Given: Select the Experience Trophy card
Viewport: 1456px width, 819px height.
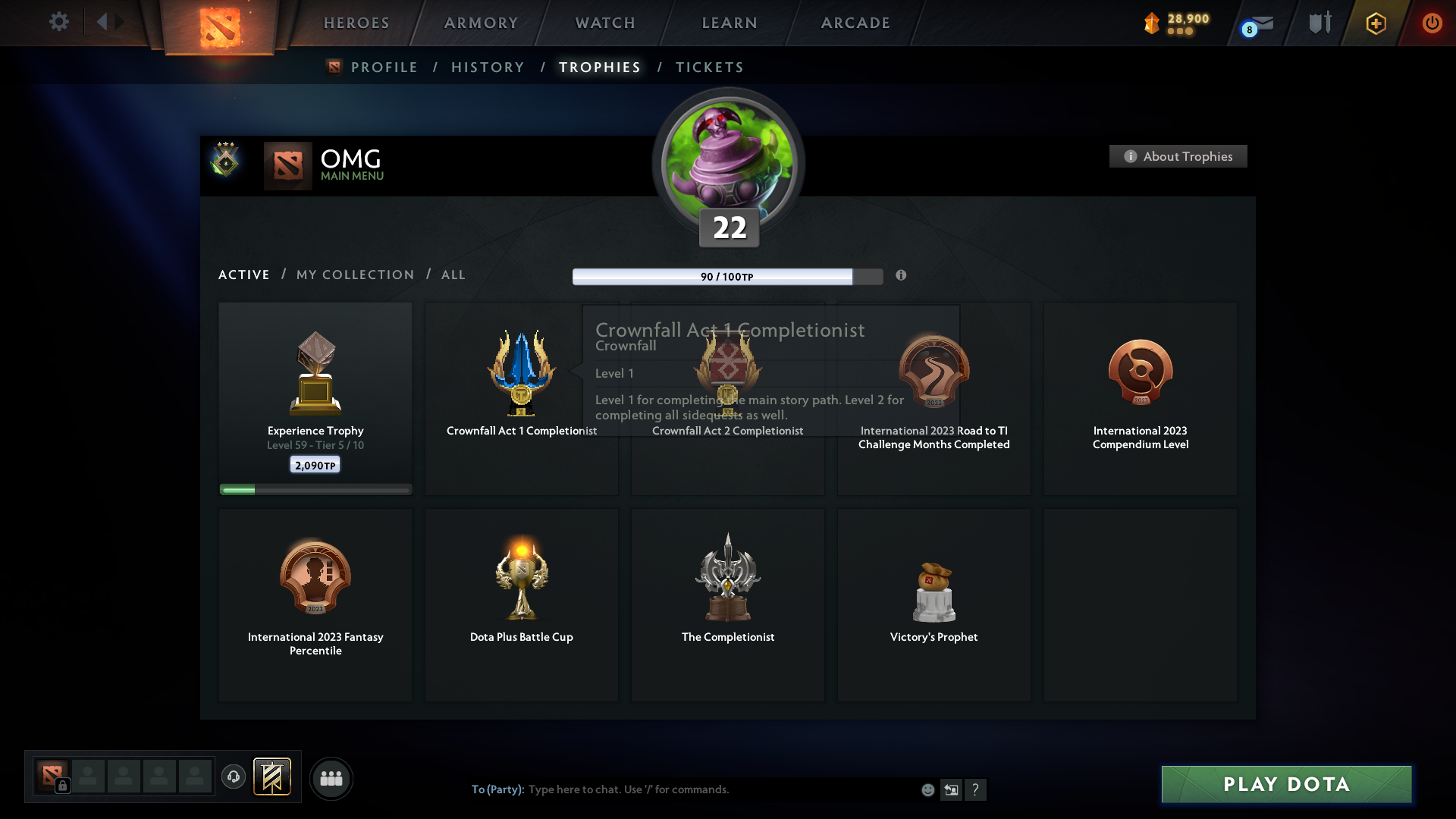Looking at the screenshot, I should coord(315,397).
